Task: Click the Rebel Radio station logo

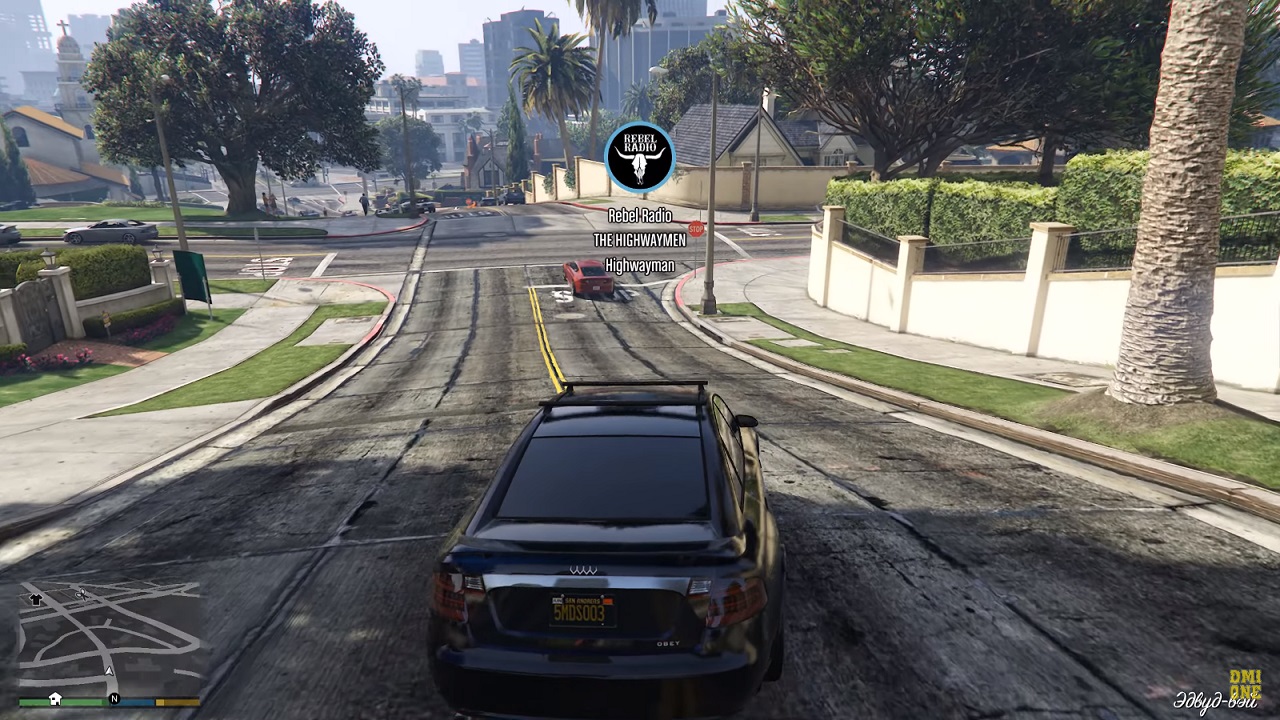Action: (x=640, y=157)
